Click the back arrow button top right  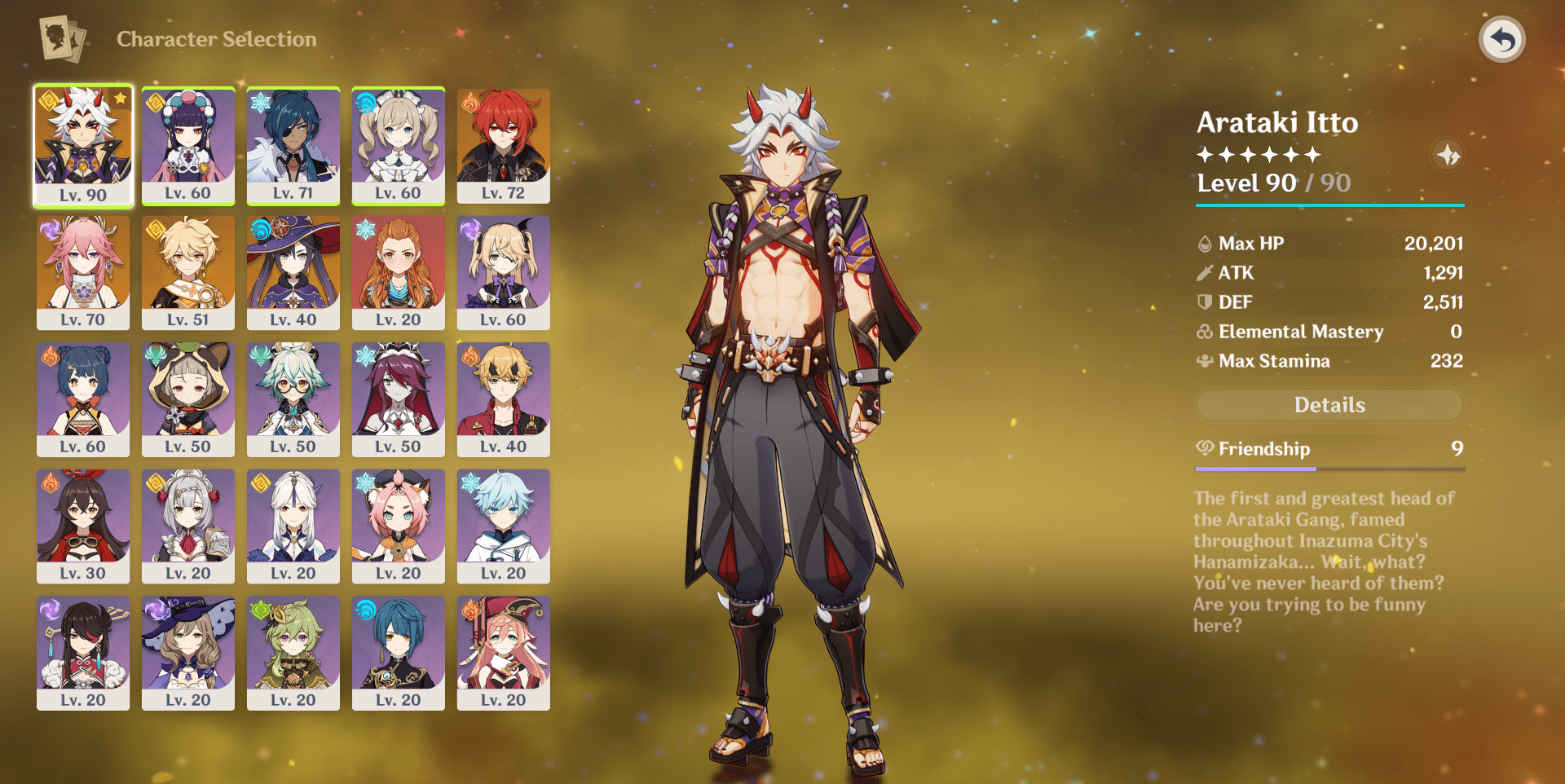(x=1504, y=37)
